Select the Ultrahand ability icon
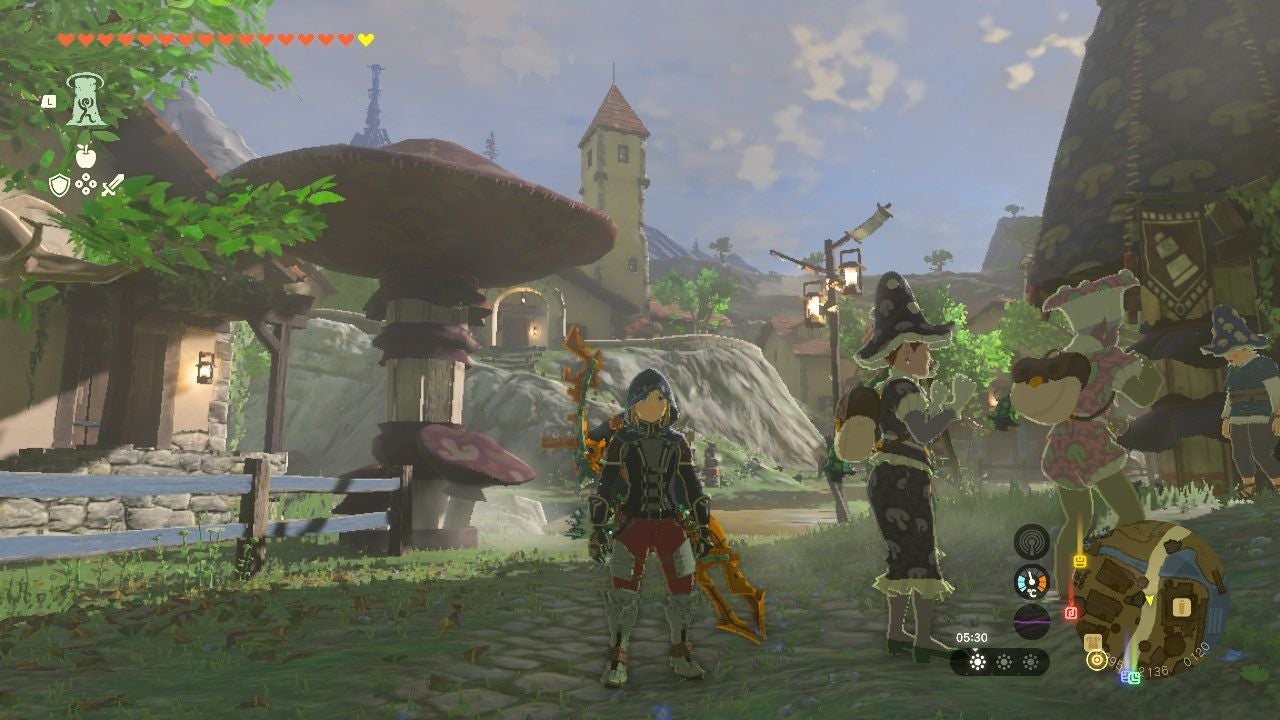This screenshot has height=720, width=1280. point(87,99)
